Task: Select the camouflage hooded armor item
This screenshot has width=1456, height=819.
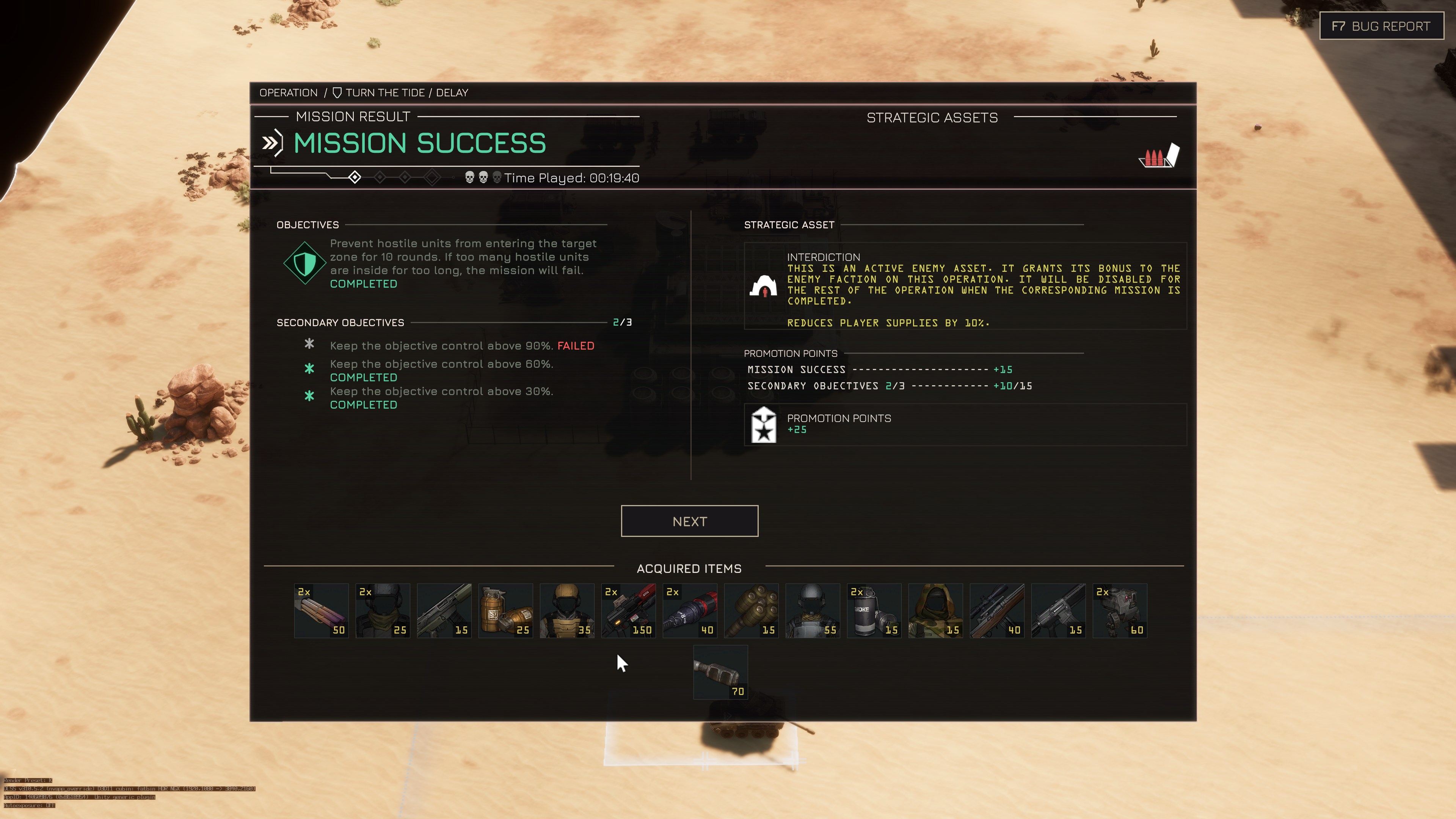Action: 935,610
